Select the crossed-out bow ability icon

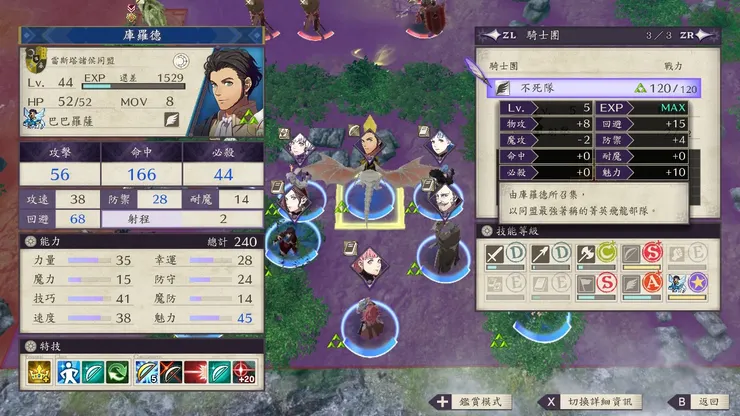(x=171, y=372)
